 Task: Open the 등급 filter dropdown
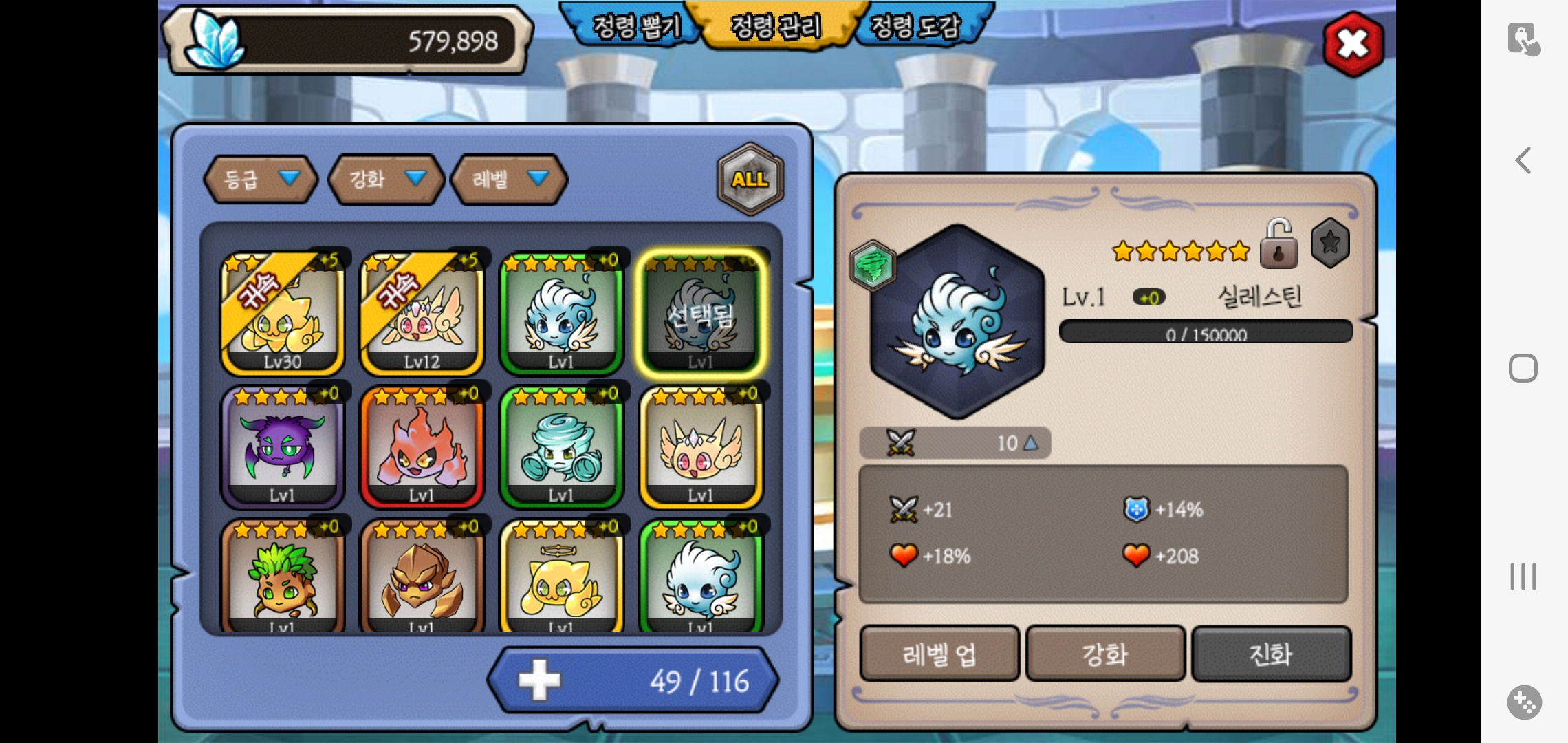[x=261, y=180]
